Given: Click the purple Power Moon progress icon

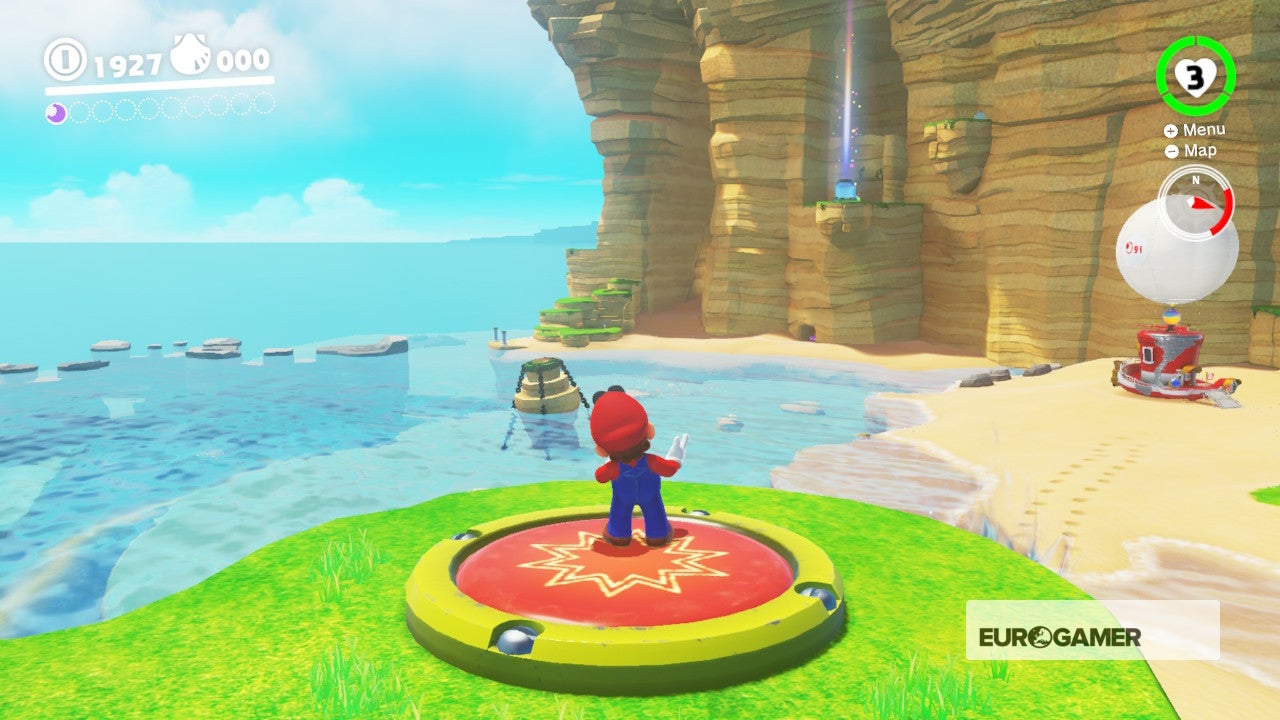Looking at the screenshot, I should tap(56, 112).
